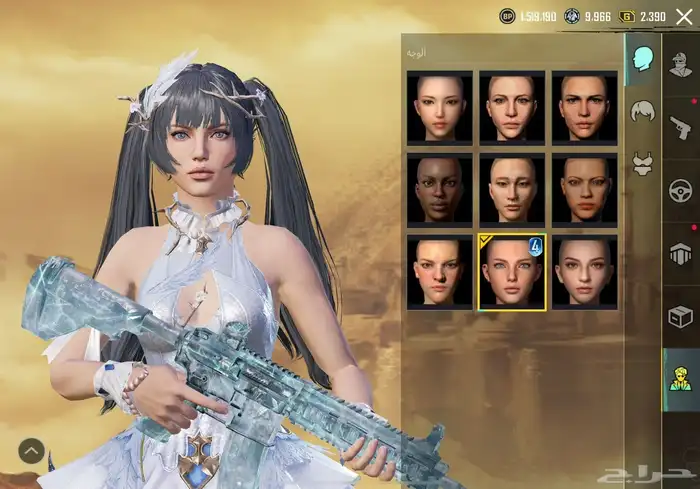Open the steering wheel vehicle category
Image resolution: width=700 pixels, height=489 pixels.
[x=680, y=190]
